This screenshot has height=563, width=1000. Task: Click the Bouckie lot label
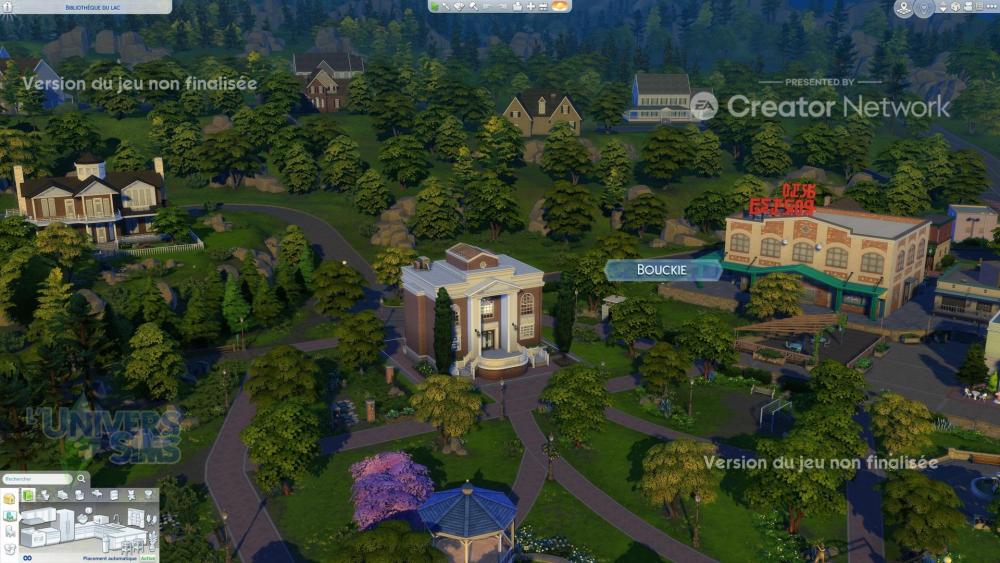[661, 270]
